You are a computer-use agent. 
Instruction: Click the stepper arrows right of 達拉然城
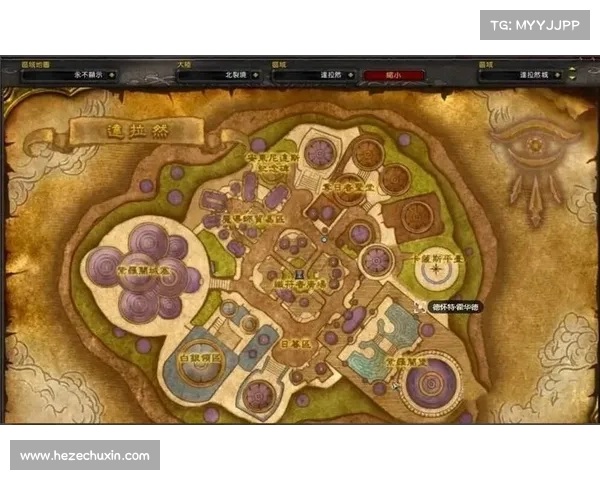click(x=571, y=74)
